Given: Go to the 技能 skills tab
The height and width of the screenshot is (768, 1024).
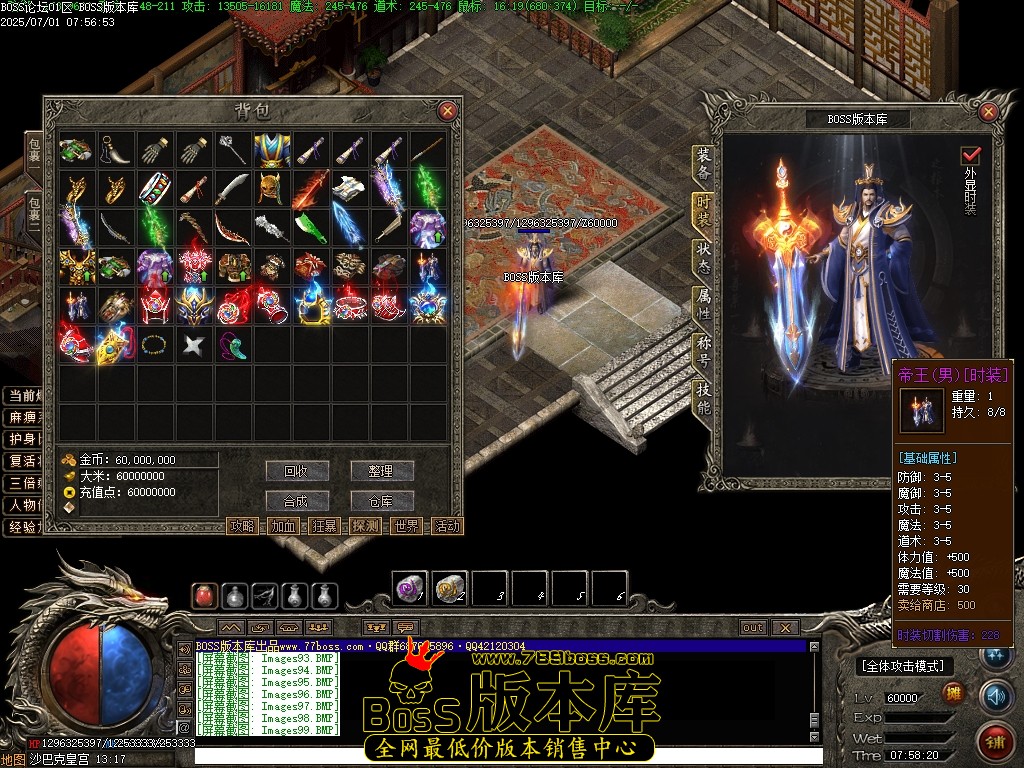Looking at the screenshot, I should [704, 397].
